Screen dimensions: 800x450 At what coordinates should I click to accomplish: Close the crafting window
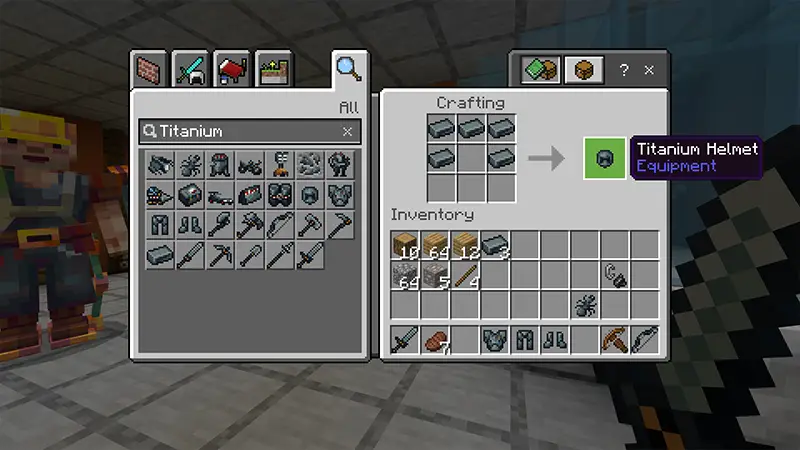click(649, 70)
